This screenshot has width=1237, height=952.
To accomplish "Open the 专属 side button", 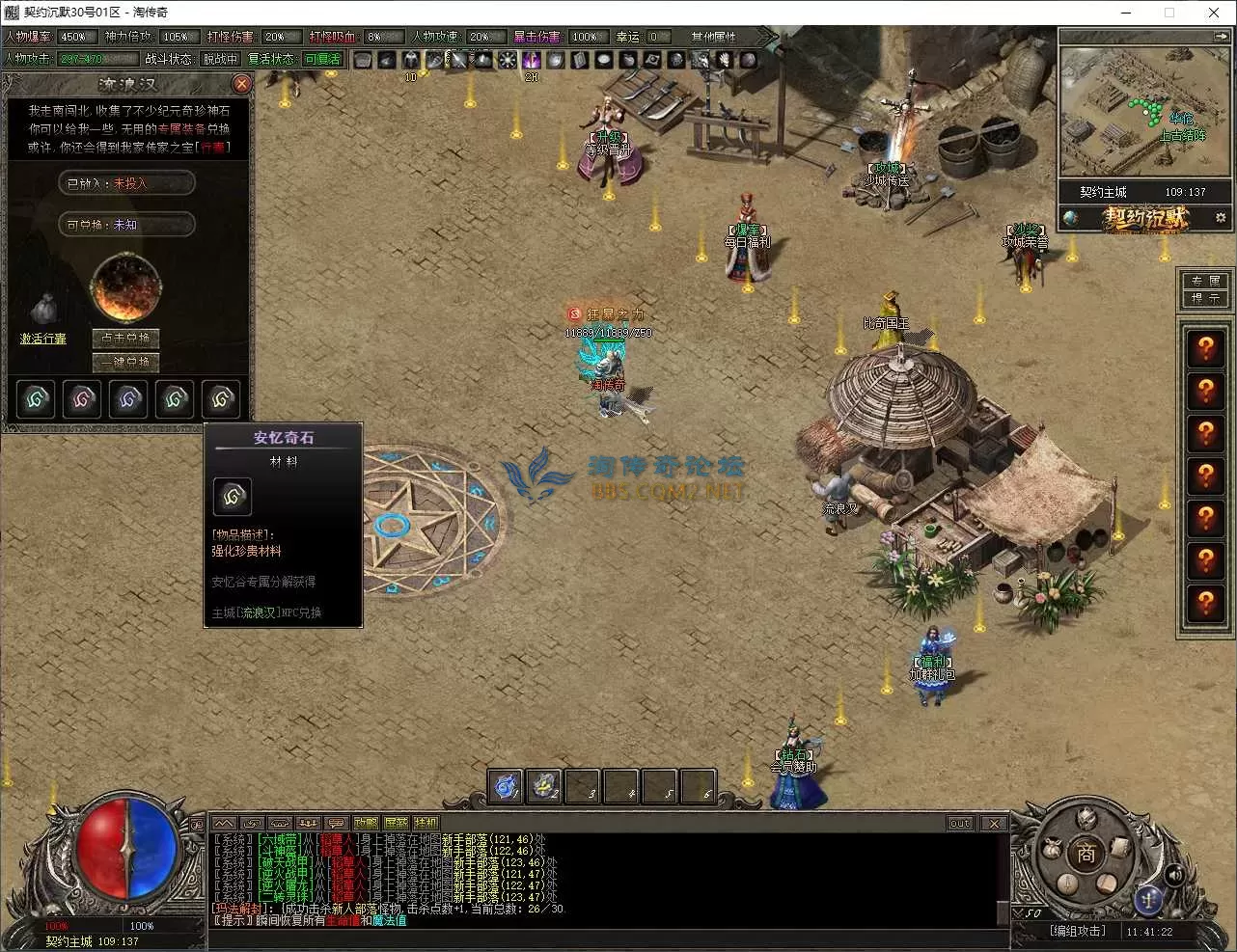I will 1206,281.
